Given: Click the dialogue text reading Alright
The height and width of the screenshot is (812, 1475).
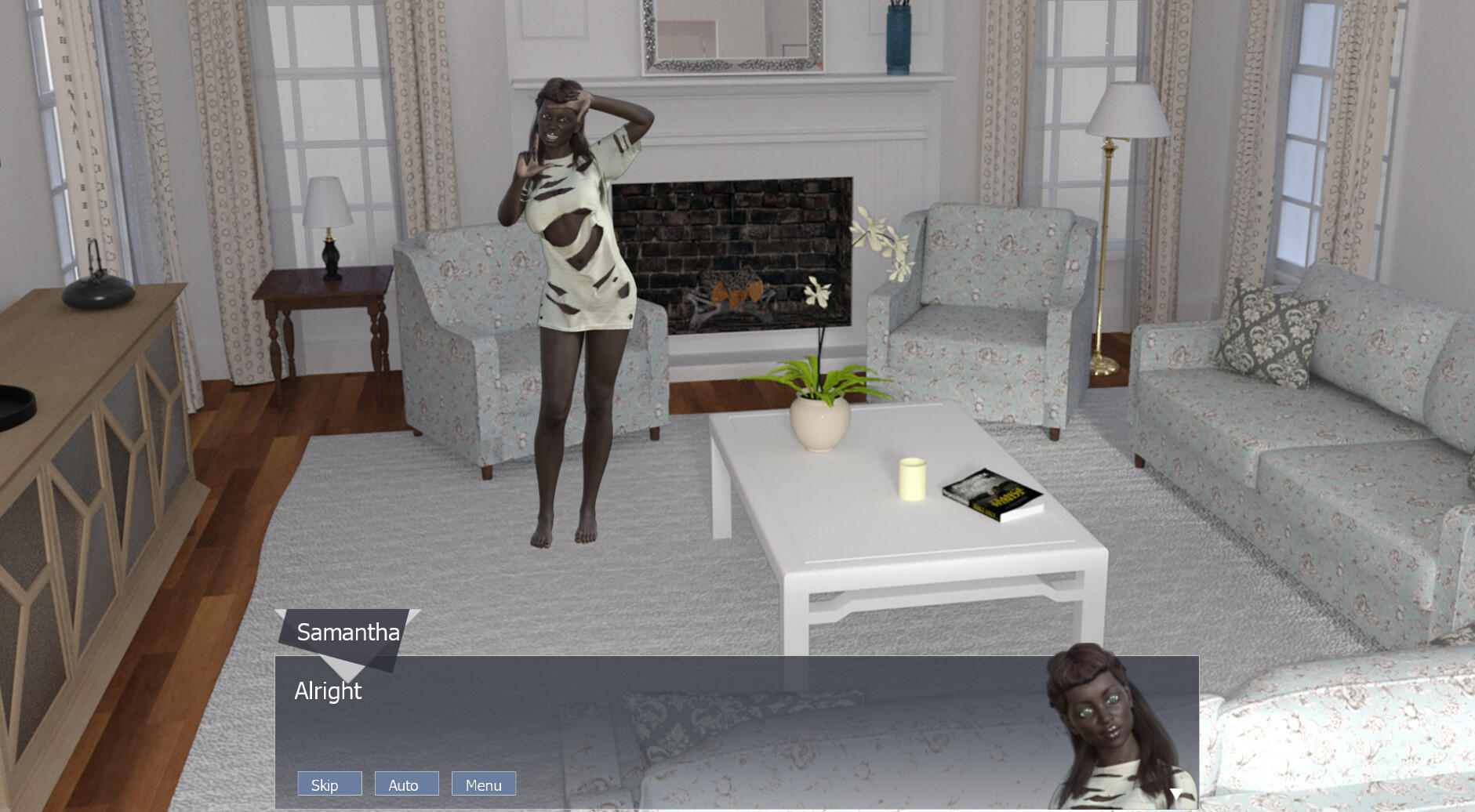Looking at the screenshot, I should [x=328, y=691].
